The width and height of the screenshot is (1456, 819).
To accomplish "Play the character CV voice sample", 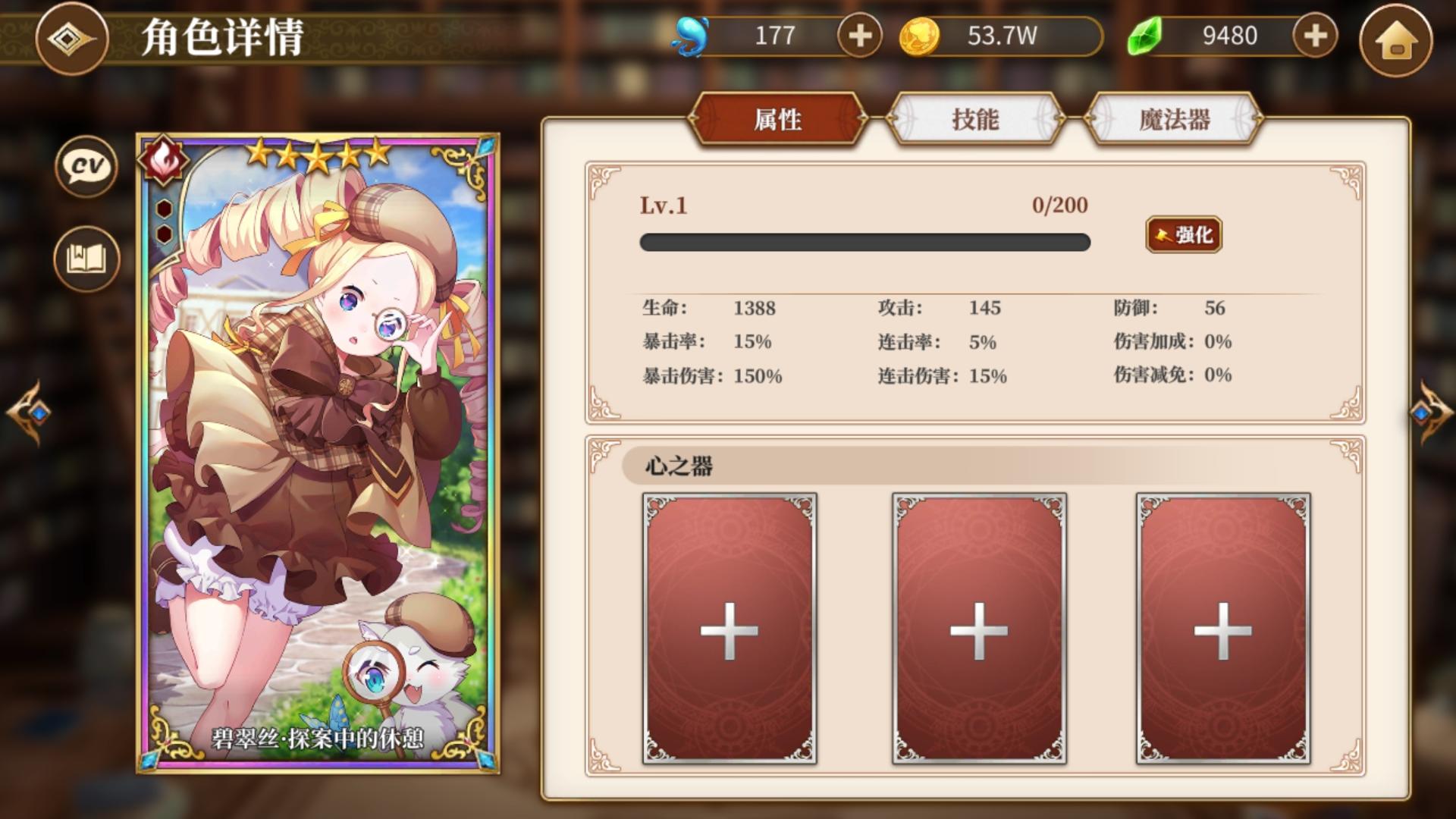I will point(85,167).
